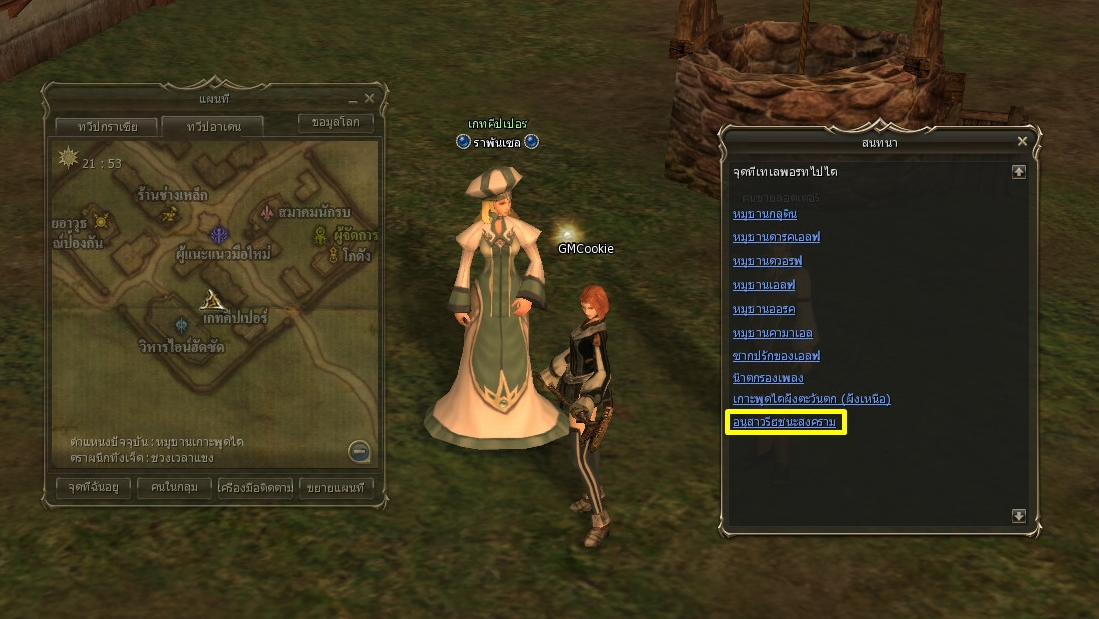1099x619 pixels.
Task: Choose หมู่บ้านดาร์คเอลฟ์ teleport destination
Action: (x=776, y=237)
